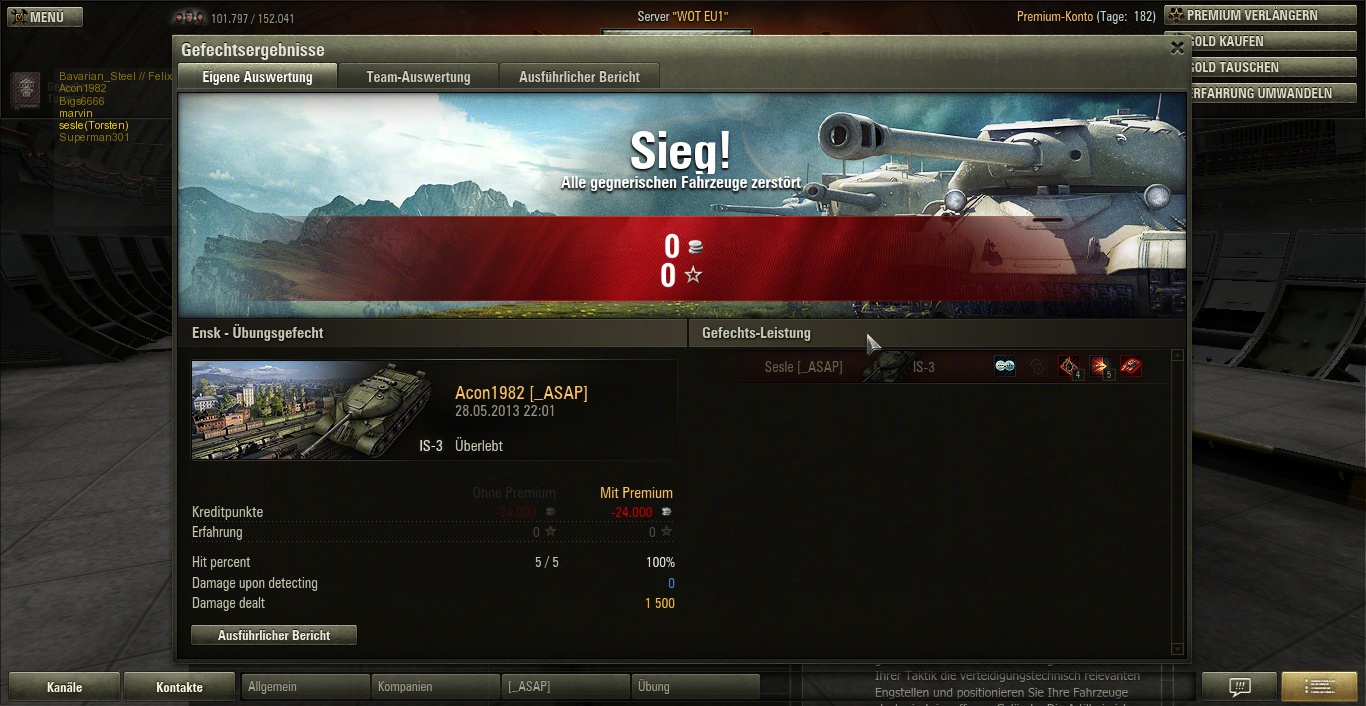Switch to Kompanien chat channel

436,687
